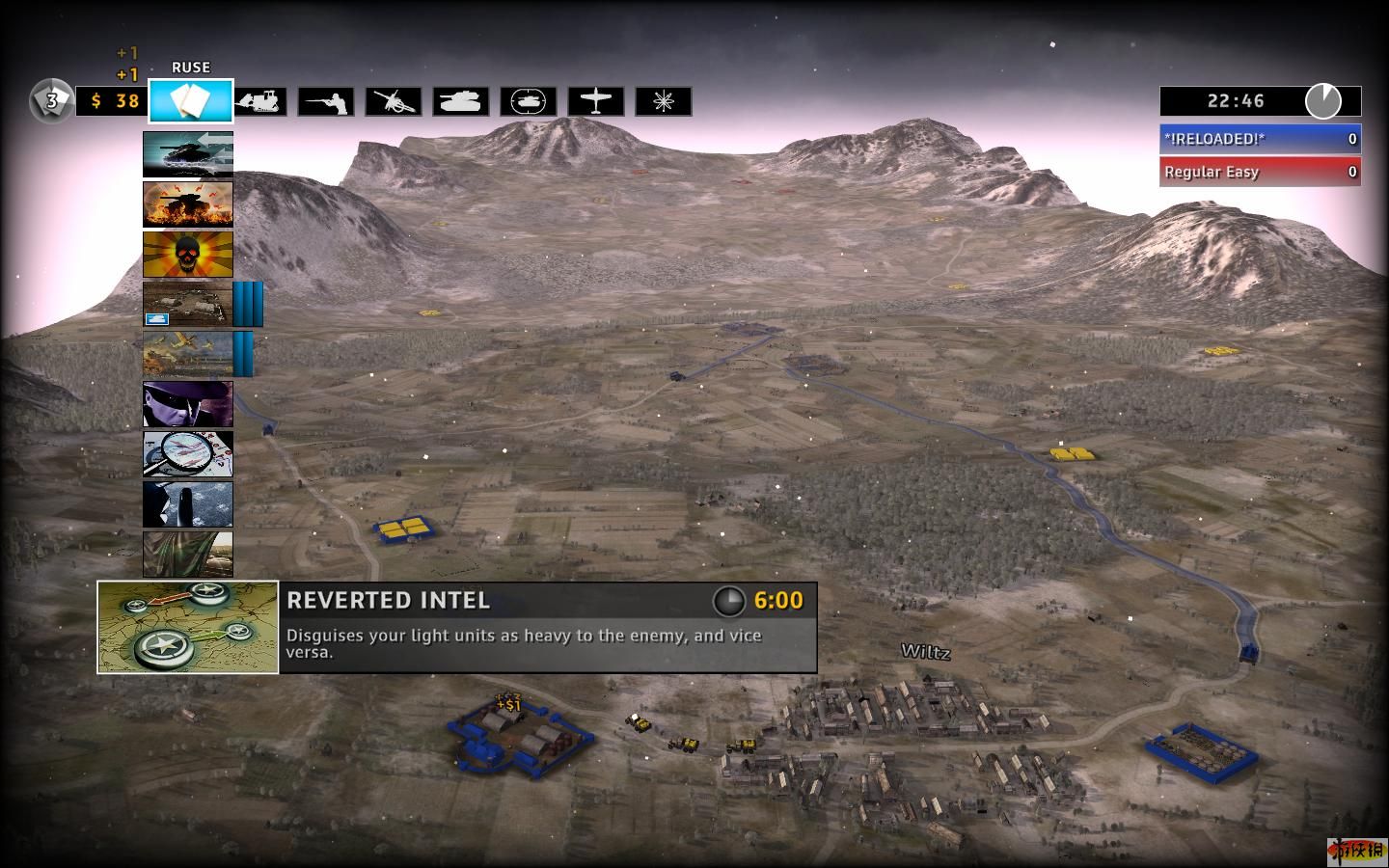Open the bulldozer construction menu
The width and height of the screenshot is (1389, 868).
click(259, 101)
